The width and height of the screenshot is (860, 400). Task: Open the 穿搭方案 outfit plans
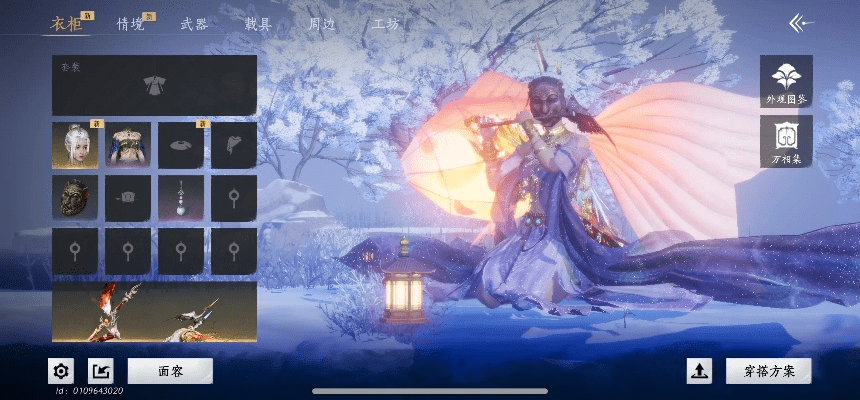768,371
